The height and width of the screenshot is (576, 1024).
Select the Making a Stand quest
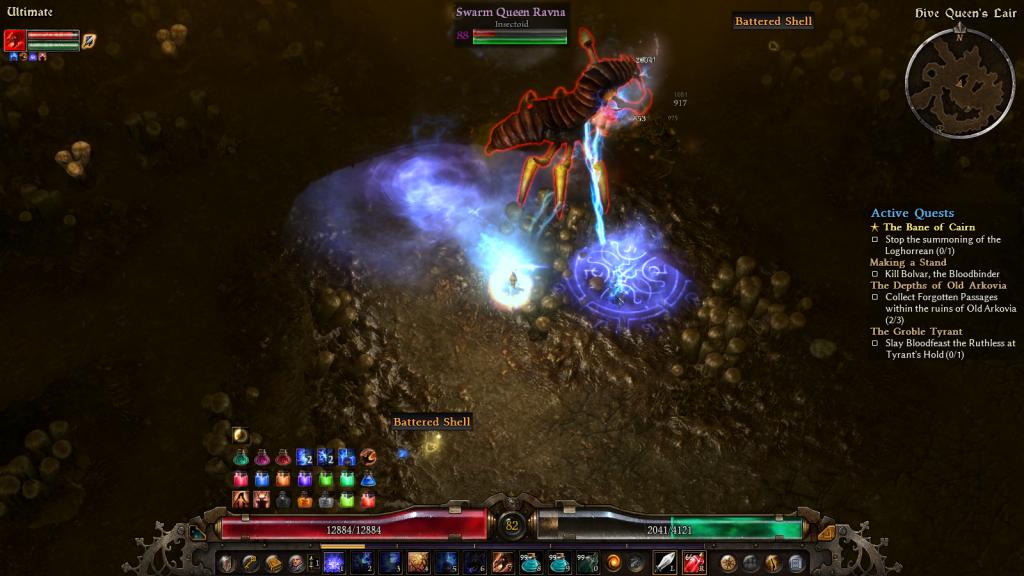(908, 262)
